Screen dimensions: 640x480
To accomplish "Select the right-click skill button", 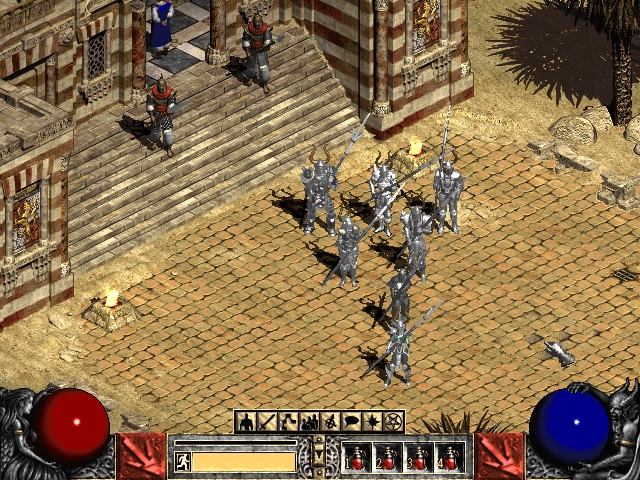I will coord(499,456).
